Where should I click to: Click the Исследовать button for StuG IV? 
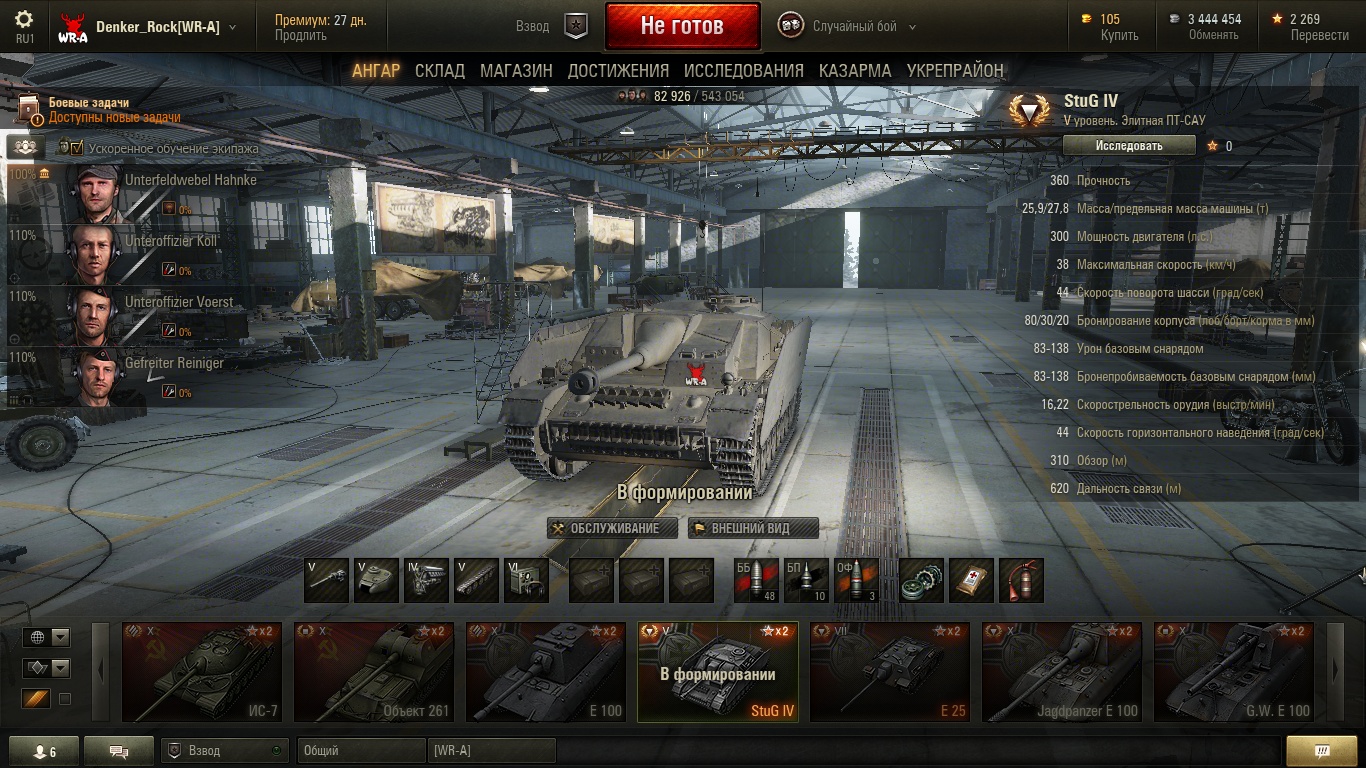tap(1129, 146)
